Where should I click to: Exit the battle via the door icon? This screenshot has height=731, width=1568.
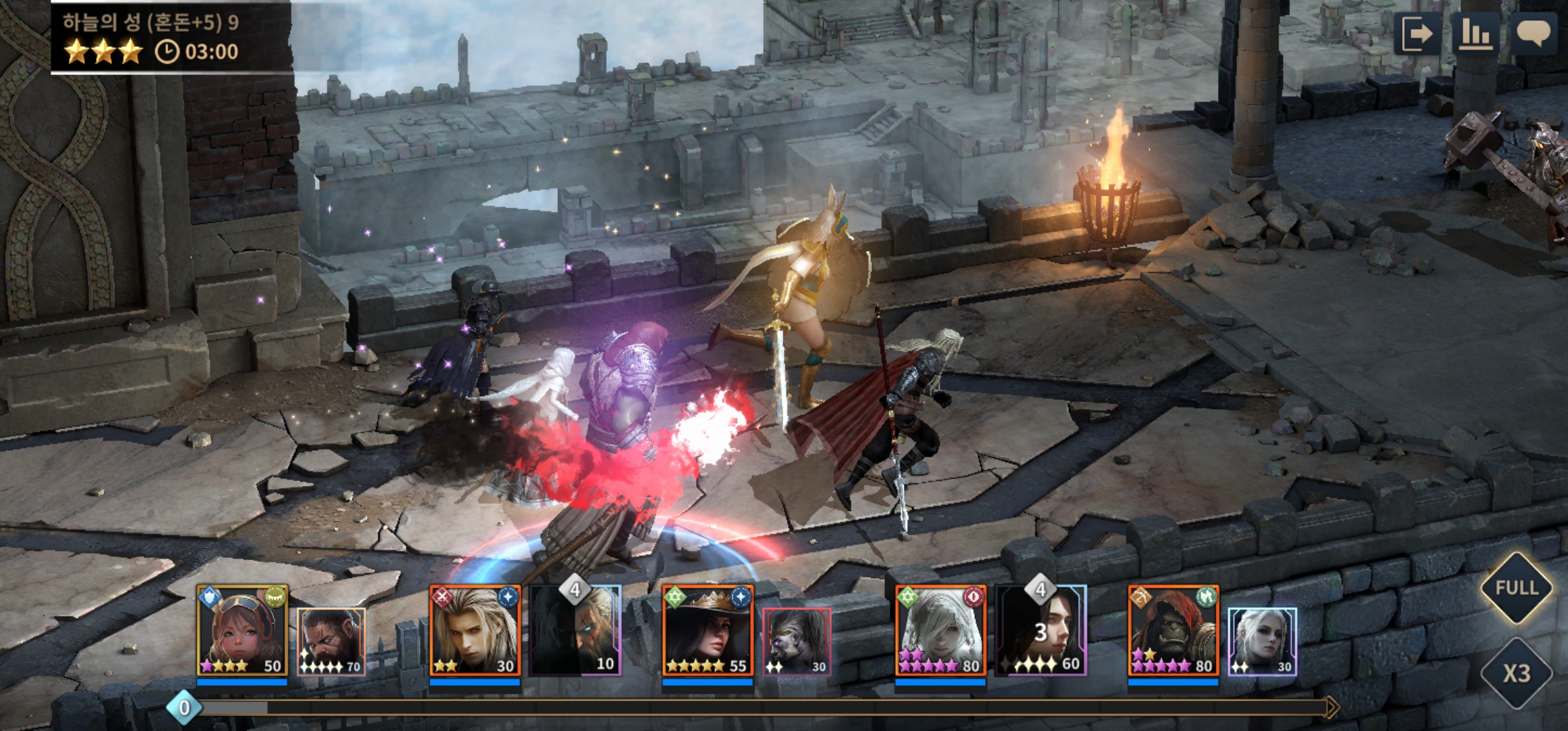[1416, 34]
